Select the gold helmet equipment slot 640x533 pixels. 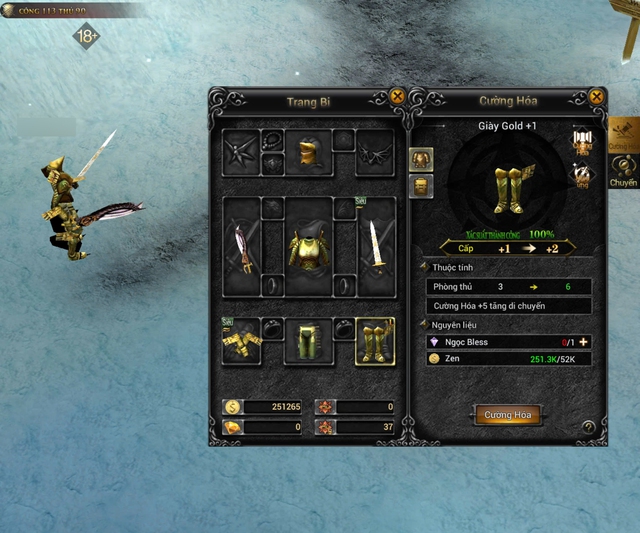307,152
